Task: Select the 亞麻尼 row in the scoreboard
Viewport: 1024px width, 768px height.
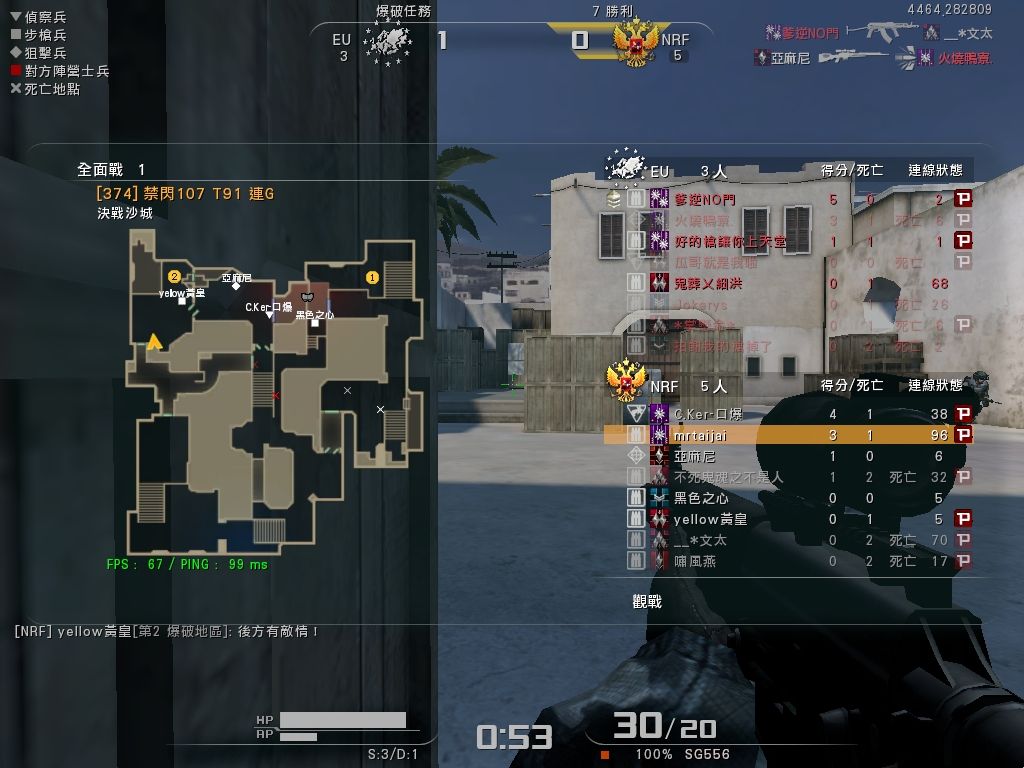Action: coord(788,456)
